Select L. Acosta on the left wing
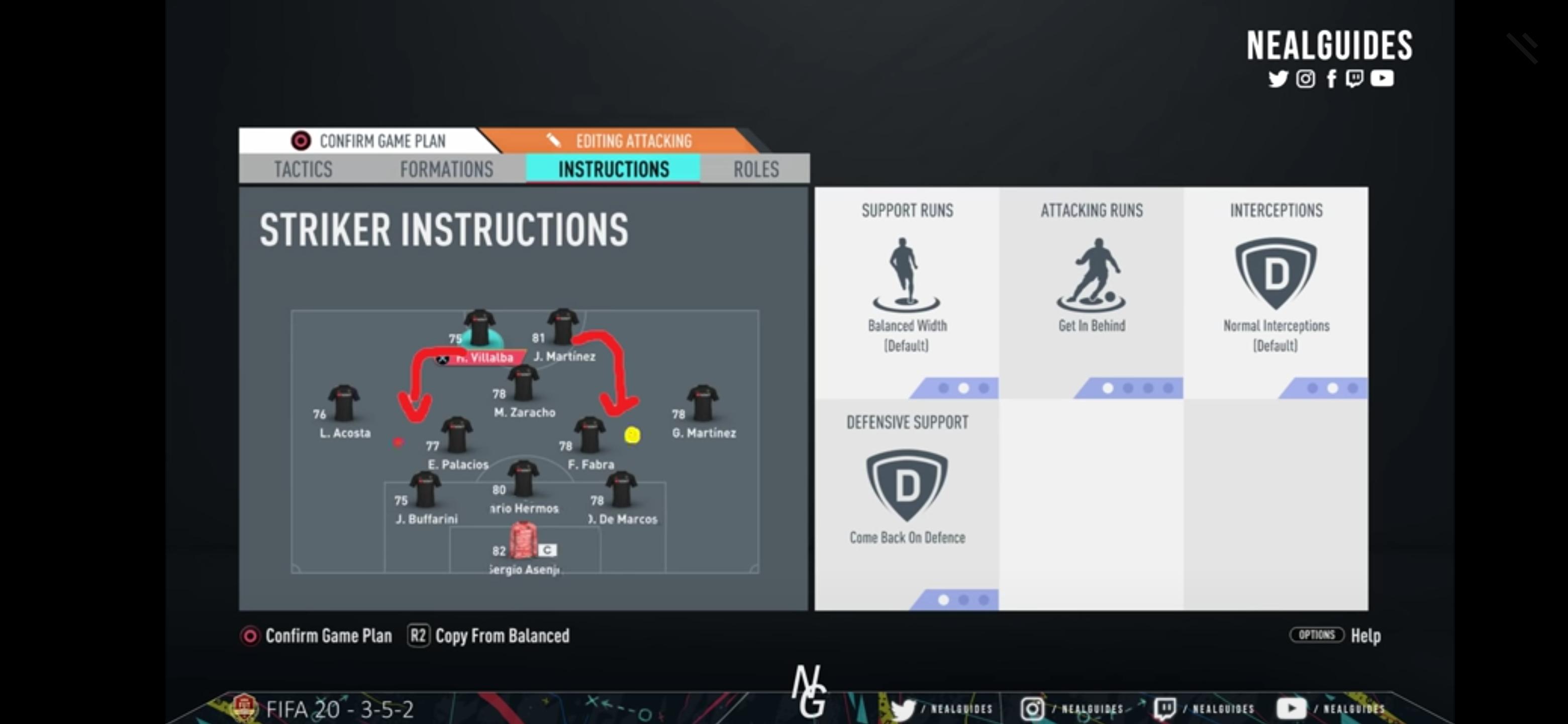Screen dimensions: 1568x724 [x=344, y=405]
